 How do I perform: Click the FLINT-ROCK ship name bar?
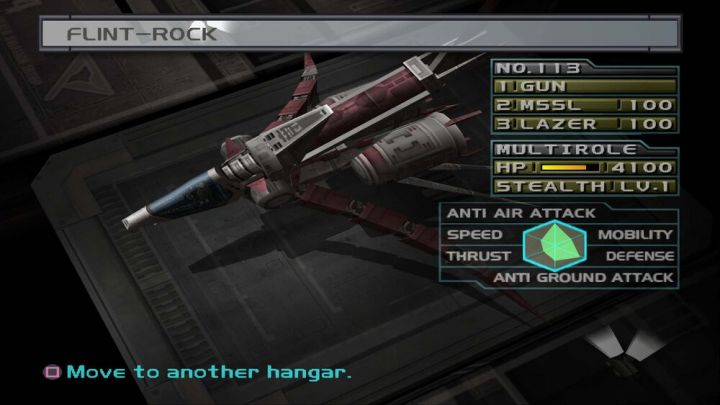pos(360,33)
